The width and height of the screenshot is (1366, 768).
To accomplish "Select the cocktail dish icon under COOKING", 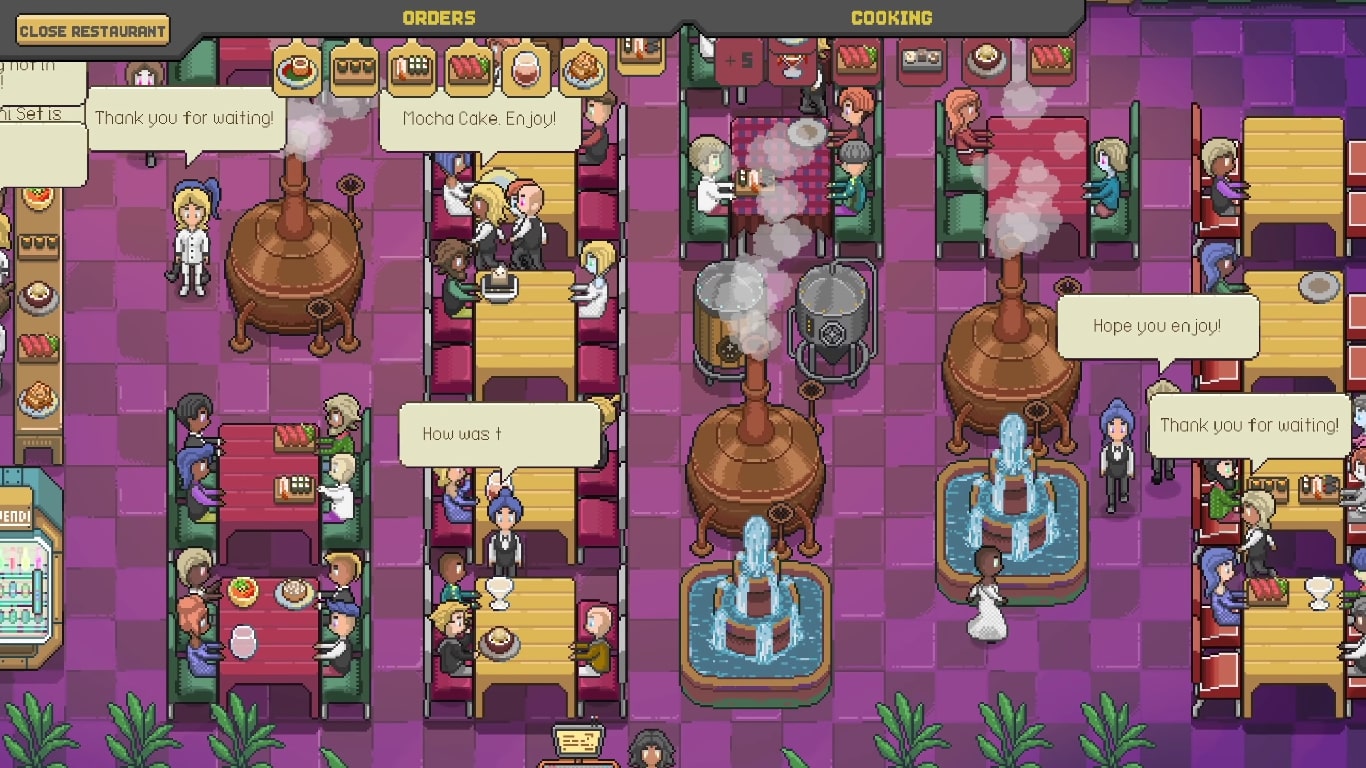I will [793, 60].
